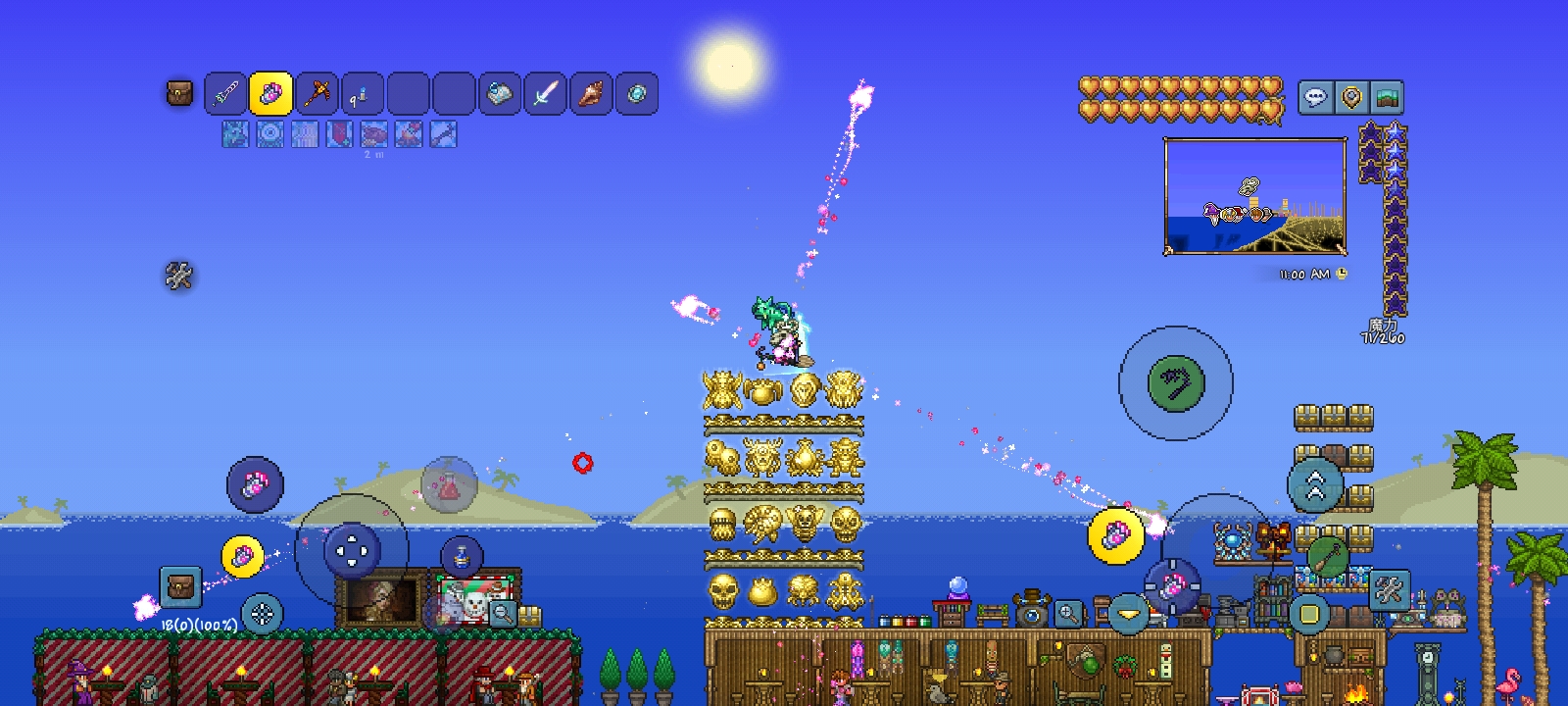The width and height of the screenshot is (1568, 706).
Task: Tap the double-arrow jump button
Action: tap(1315, 484)
